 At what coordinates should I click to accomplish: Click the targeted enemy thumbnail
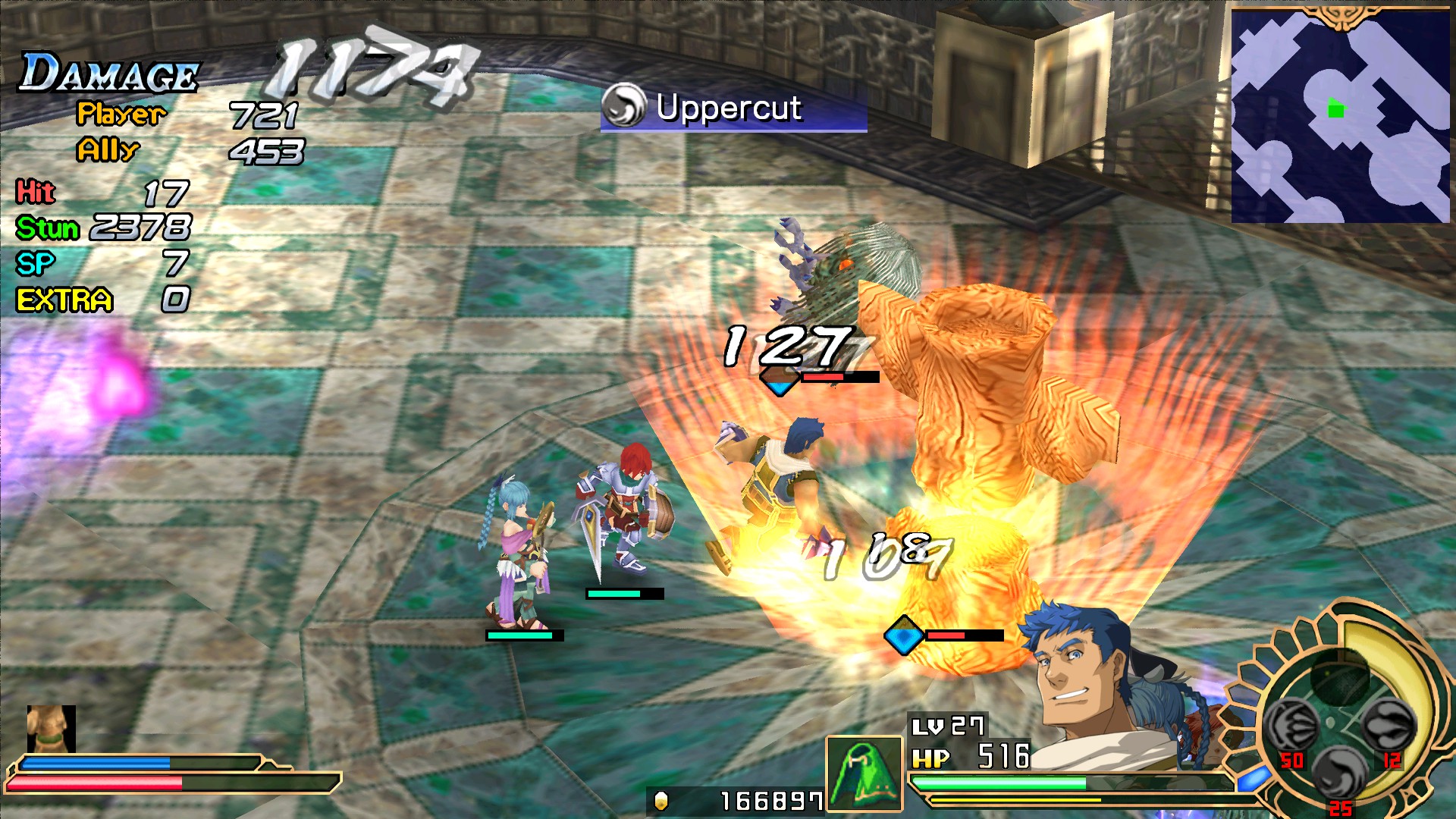click(51, 729)
